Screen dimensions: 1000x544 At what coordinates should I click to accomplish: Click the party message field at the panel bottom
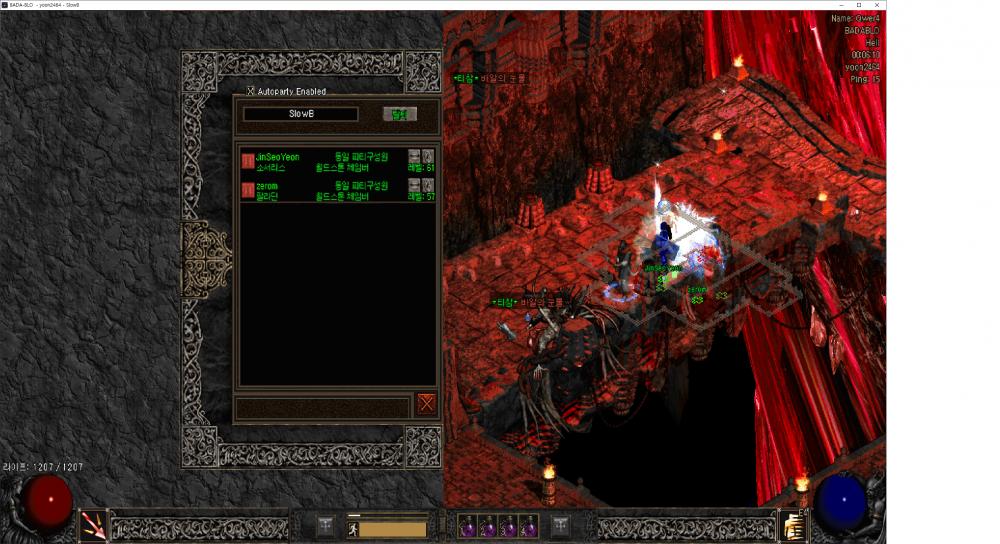pyautogui.click(x=322, y=407)
